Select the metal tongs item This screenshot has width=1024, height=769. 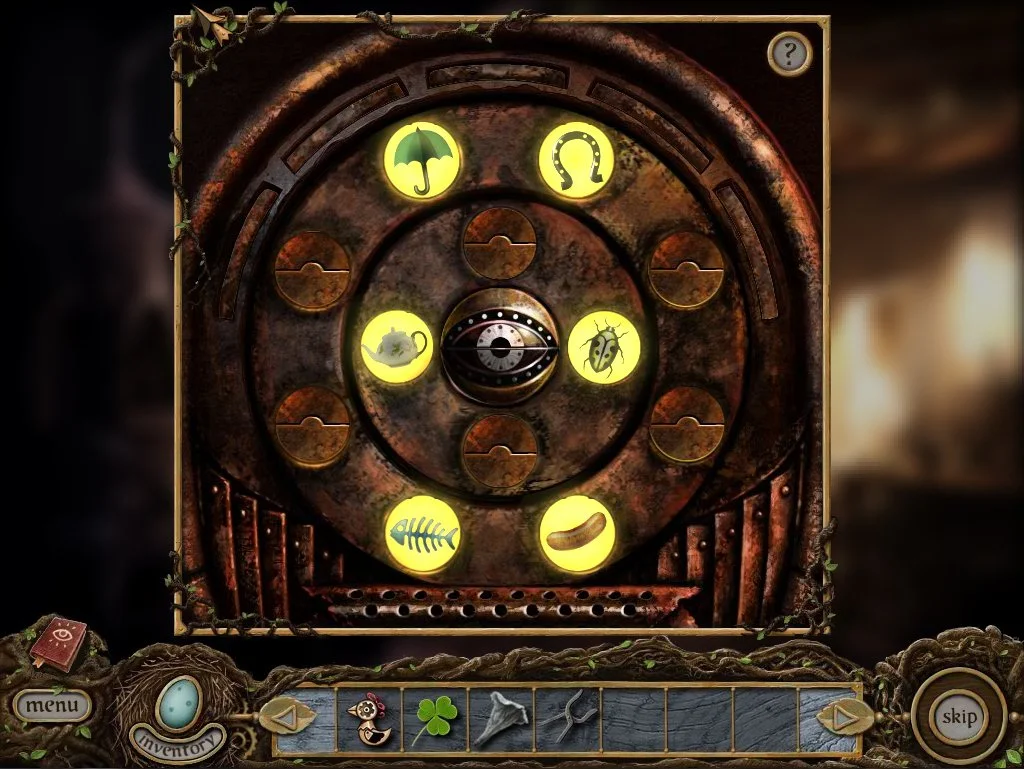point(564,718)
